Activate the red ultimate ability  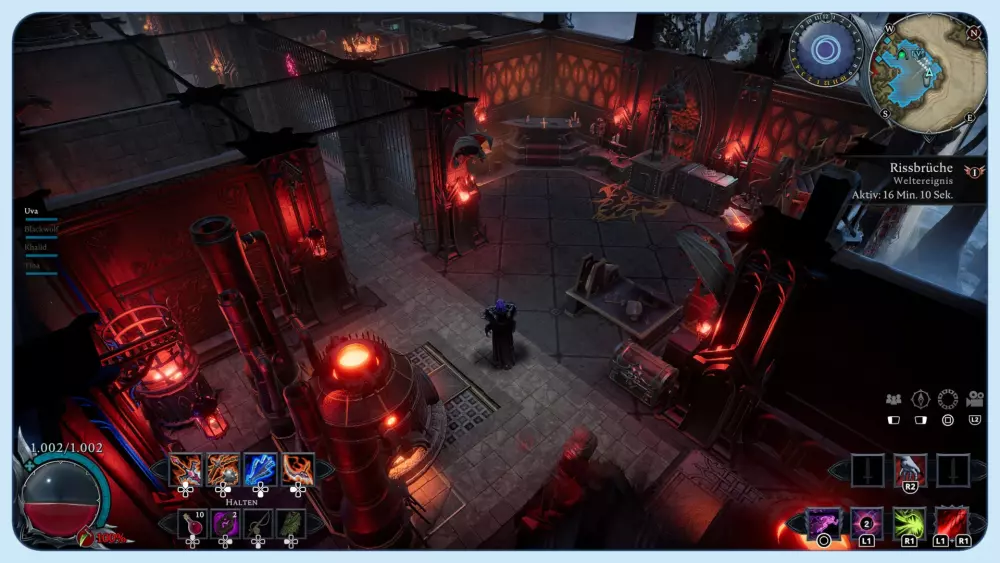(951, 523)
